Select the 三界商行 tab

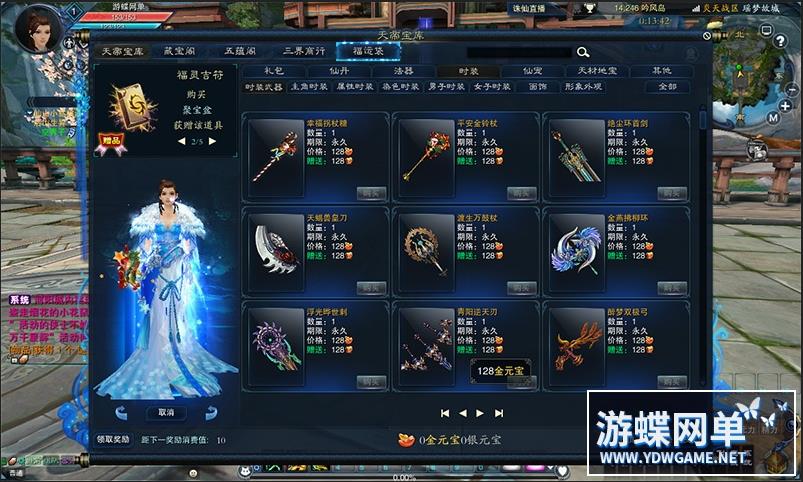pos(303,52)
